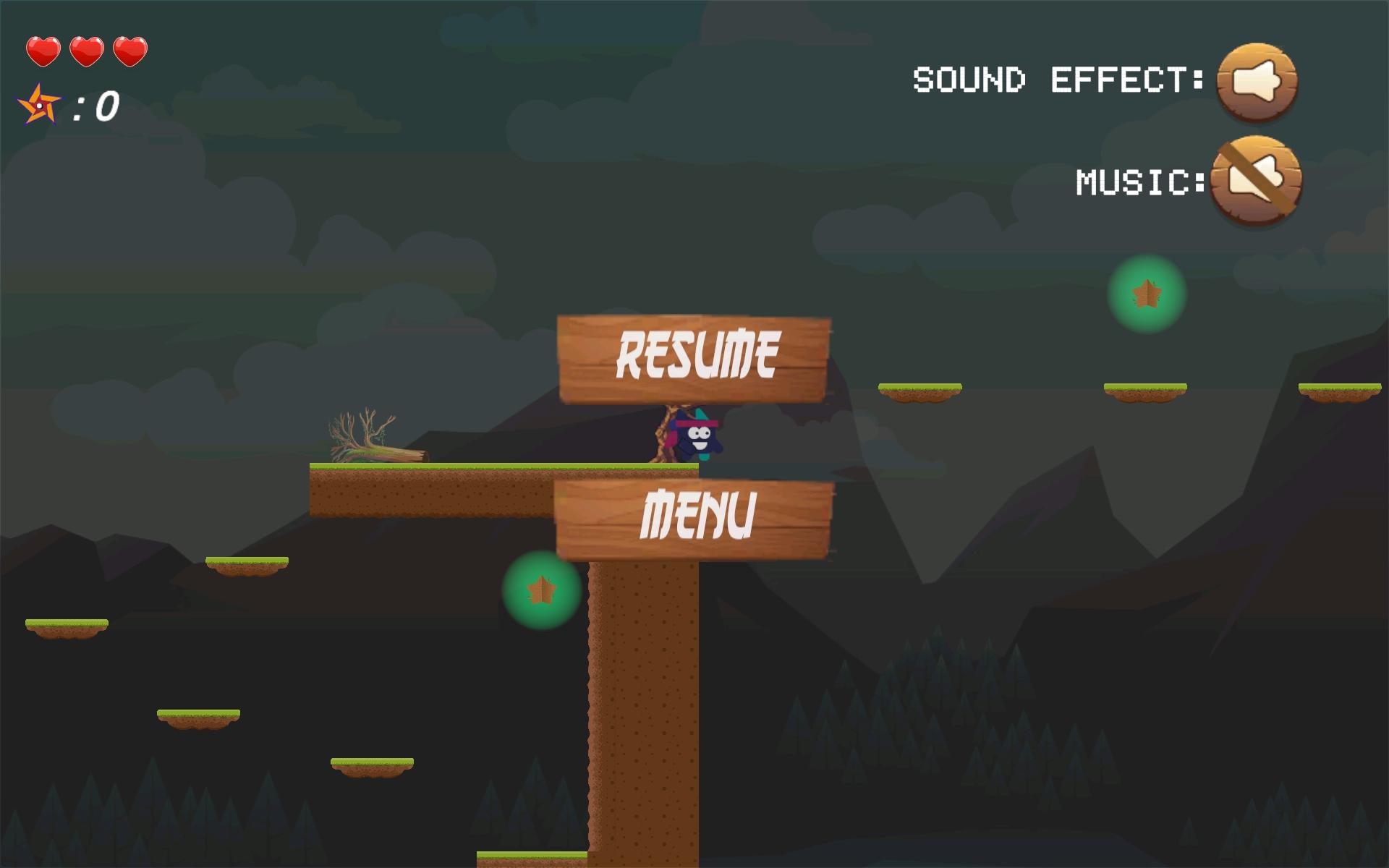Click the first red heart icon
Screen dimensions: 1389x868
point(43,51)
